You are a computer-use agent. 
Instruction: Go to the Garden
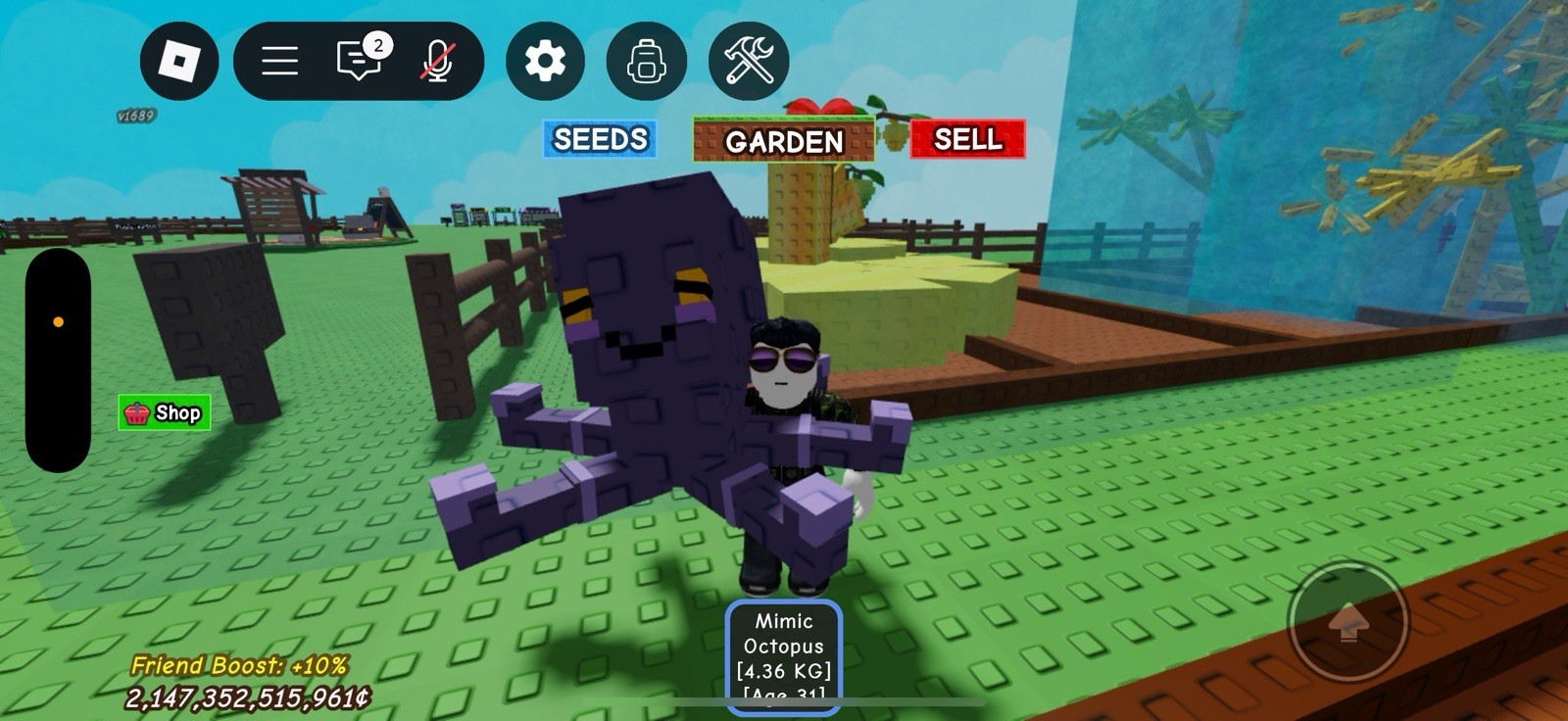783,141
